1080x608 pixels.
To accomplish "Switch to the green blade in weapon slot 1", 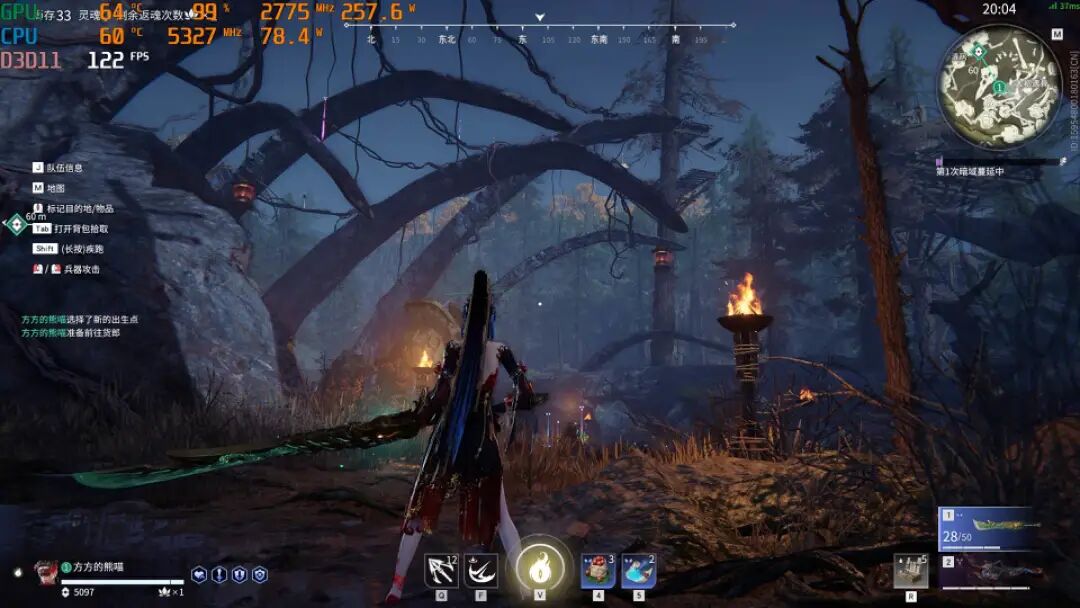I will tap(987, 528).
